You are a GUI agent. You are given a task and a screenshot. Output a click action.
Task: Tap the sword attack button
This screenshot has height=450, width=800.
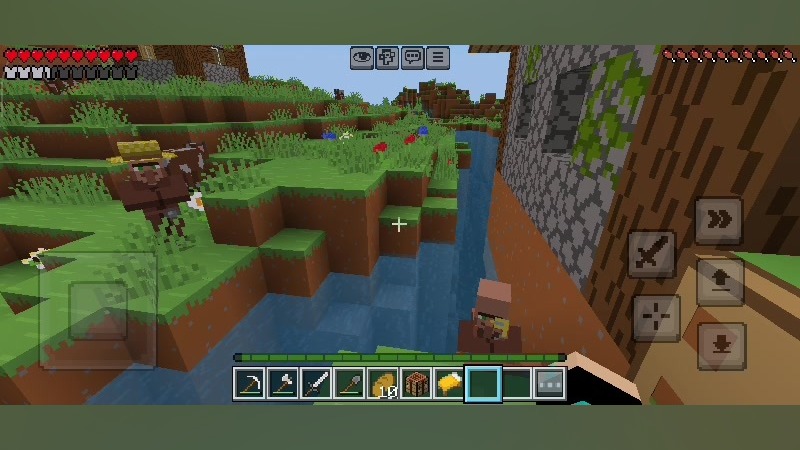652,254
